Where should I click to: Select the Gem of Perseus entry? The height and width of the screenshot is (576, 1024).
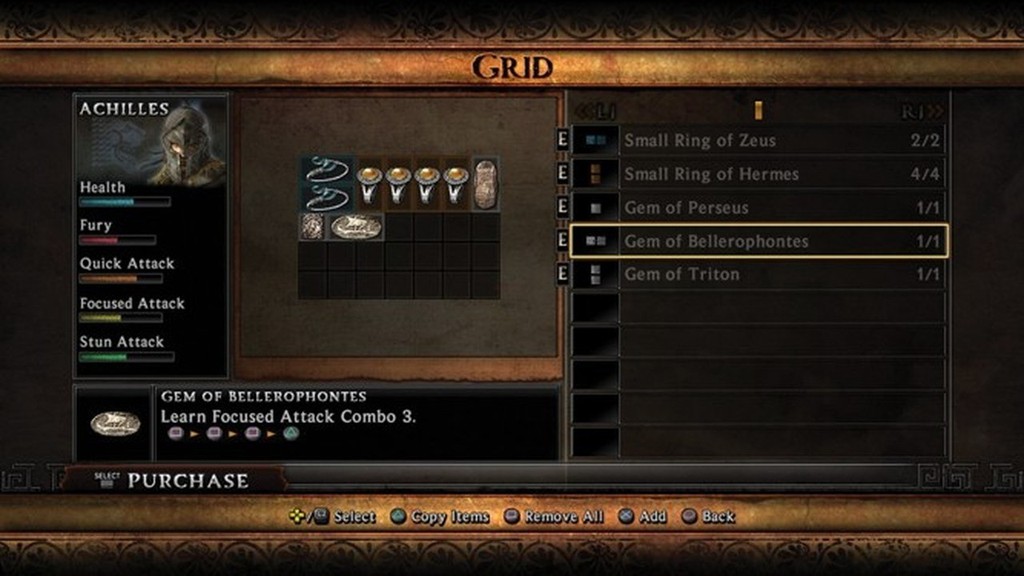(757, 208)
